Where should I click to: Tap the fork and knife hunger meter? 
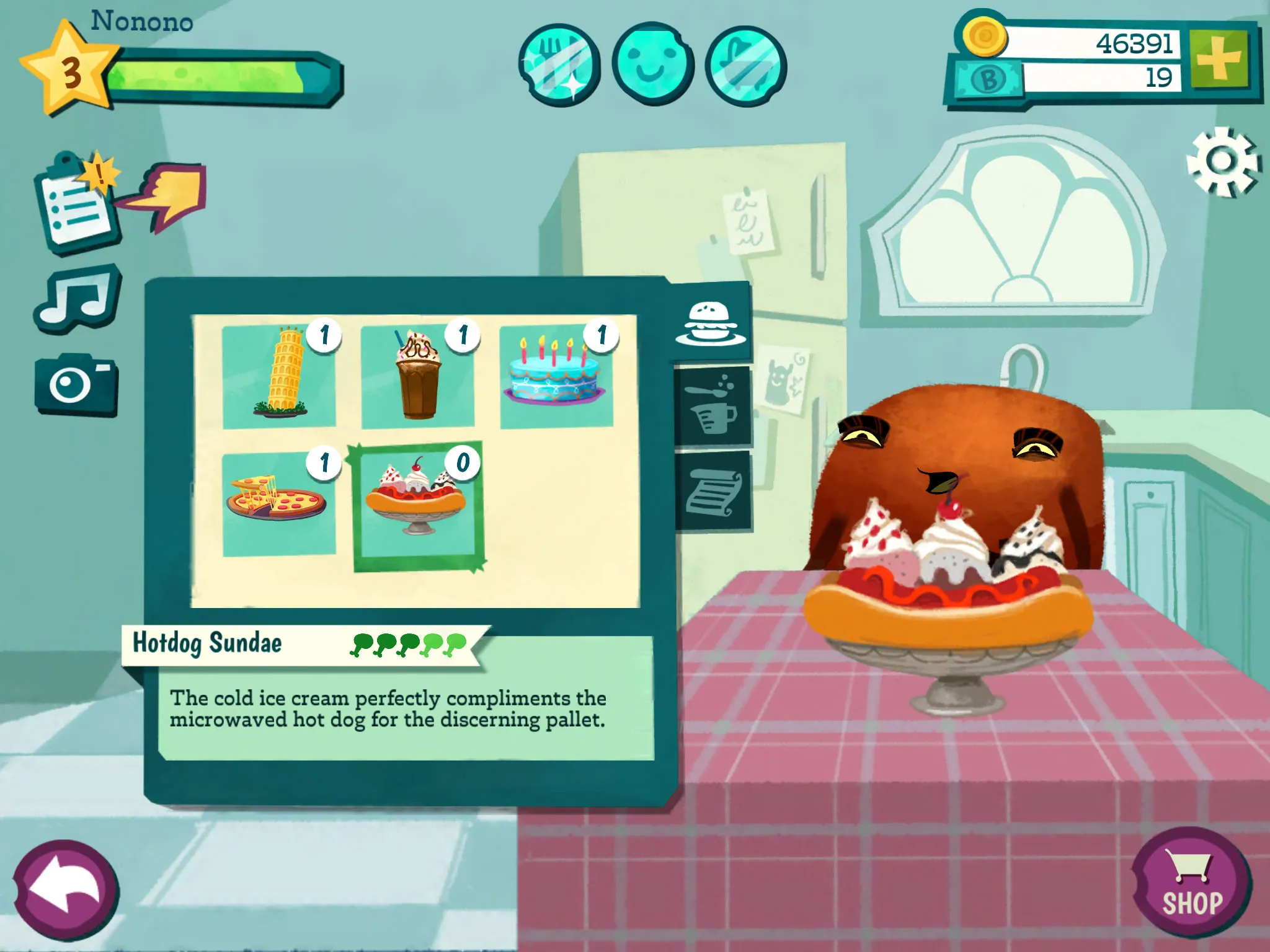click(559, 64)
